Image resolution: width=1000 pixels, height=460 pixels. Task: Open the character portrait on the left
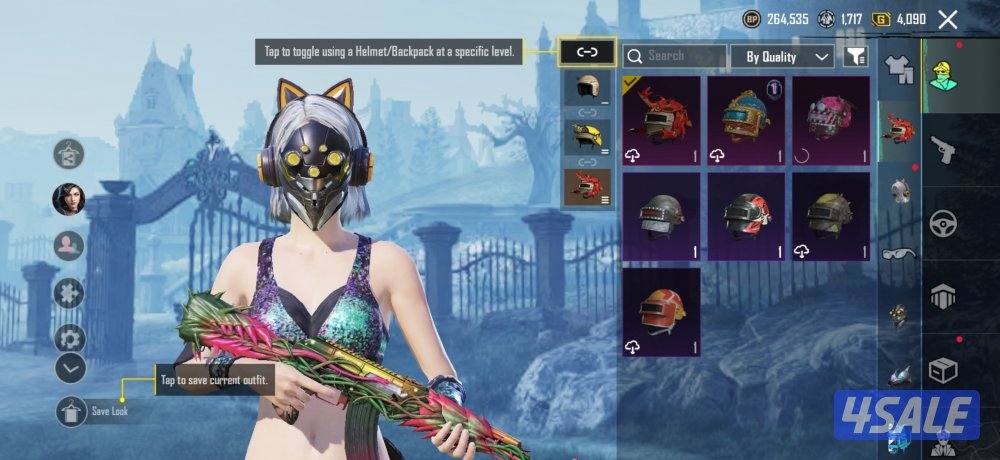(69, 199)
